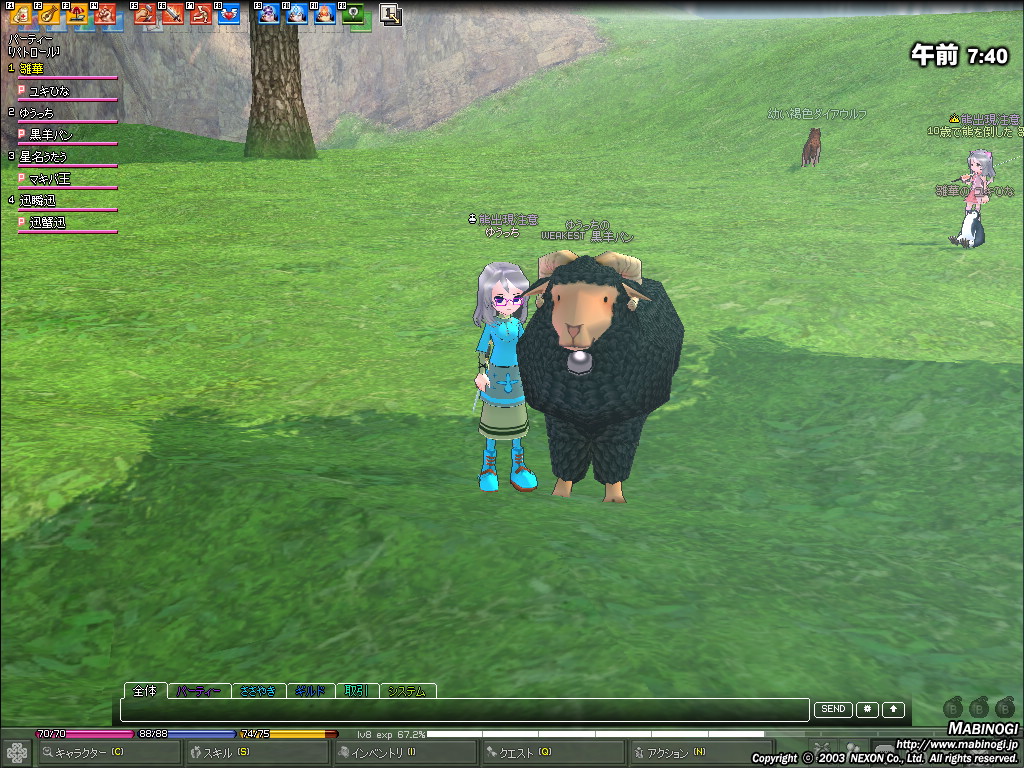Switch chat to the パーティー tab

[x=198, y=691]
